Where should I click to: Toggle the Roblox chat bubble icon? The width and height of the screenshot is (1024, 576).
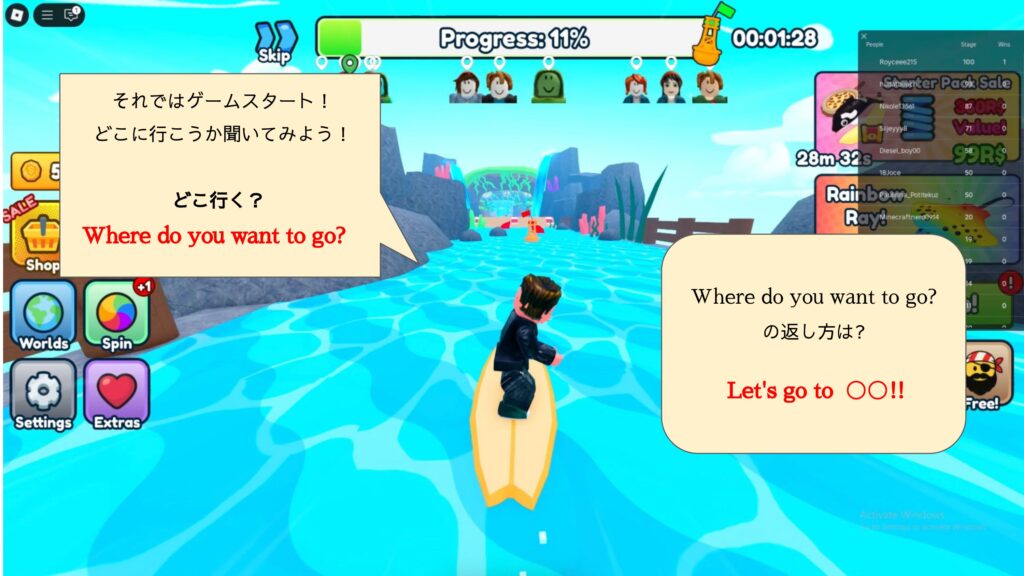pyautogui.click(x=71, y=15)
